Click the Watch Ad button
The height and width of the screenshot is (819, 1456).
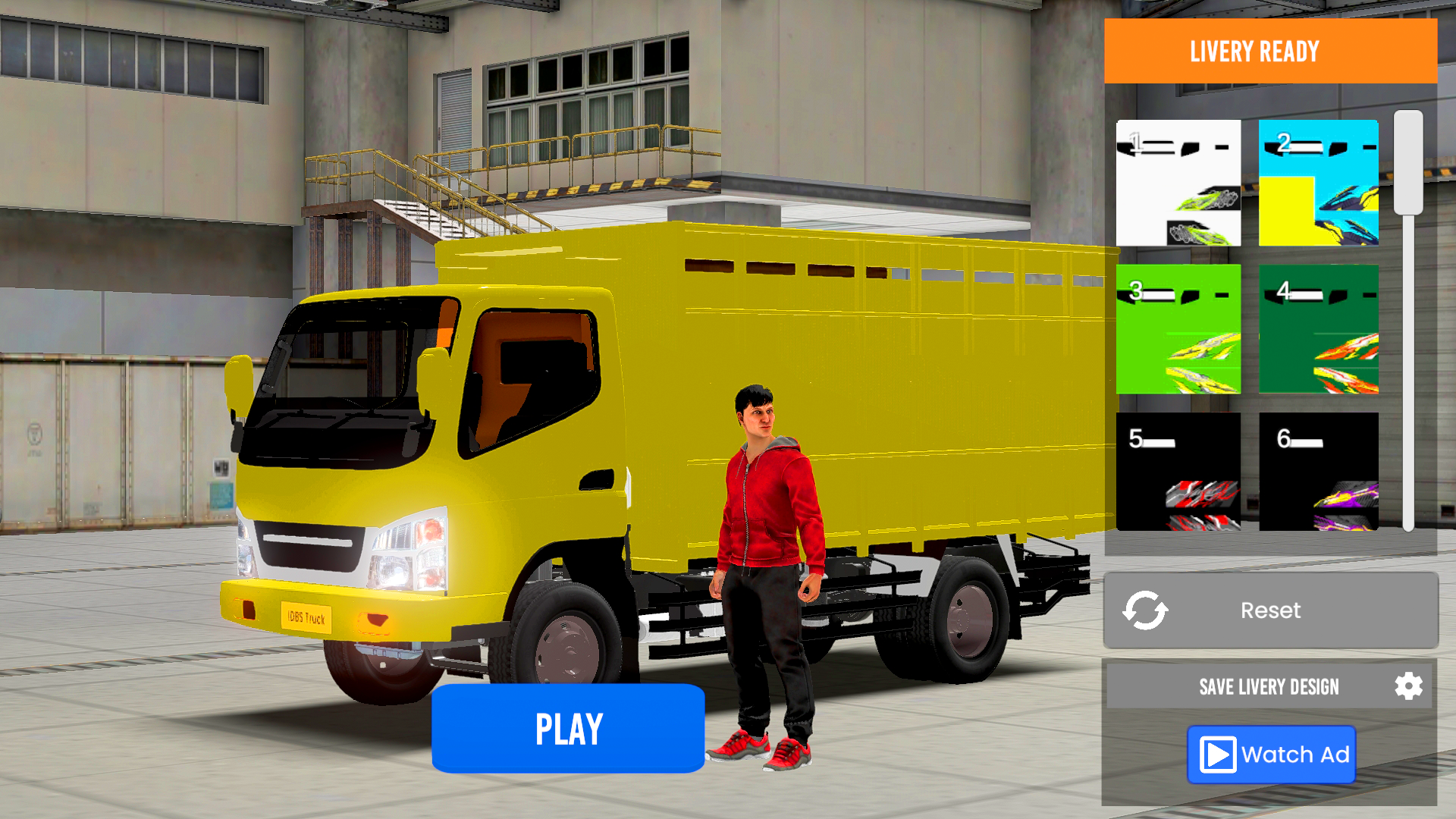(1270, 755)
